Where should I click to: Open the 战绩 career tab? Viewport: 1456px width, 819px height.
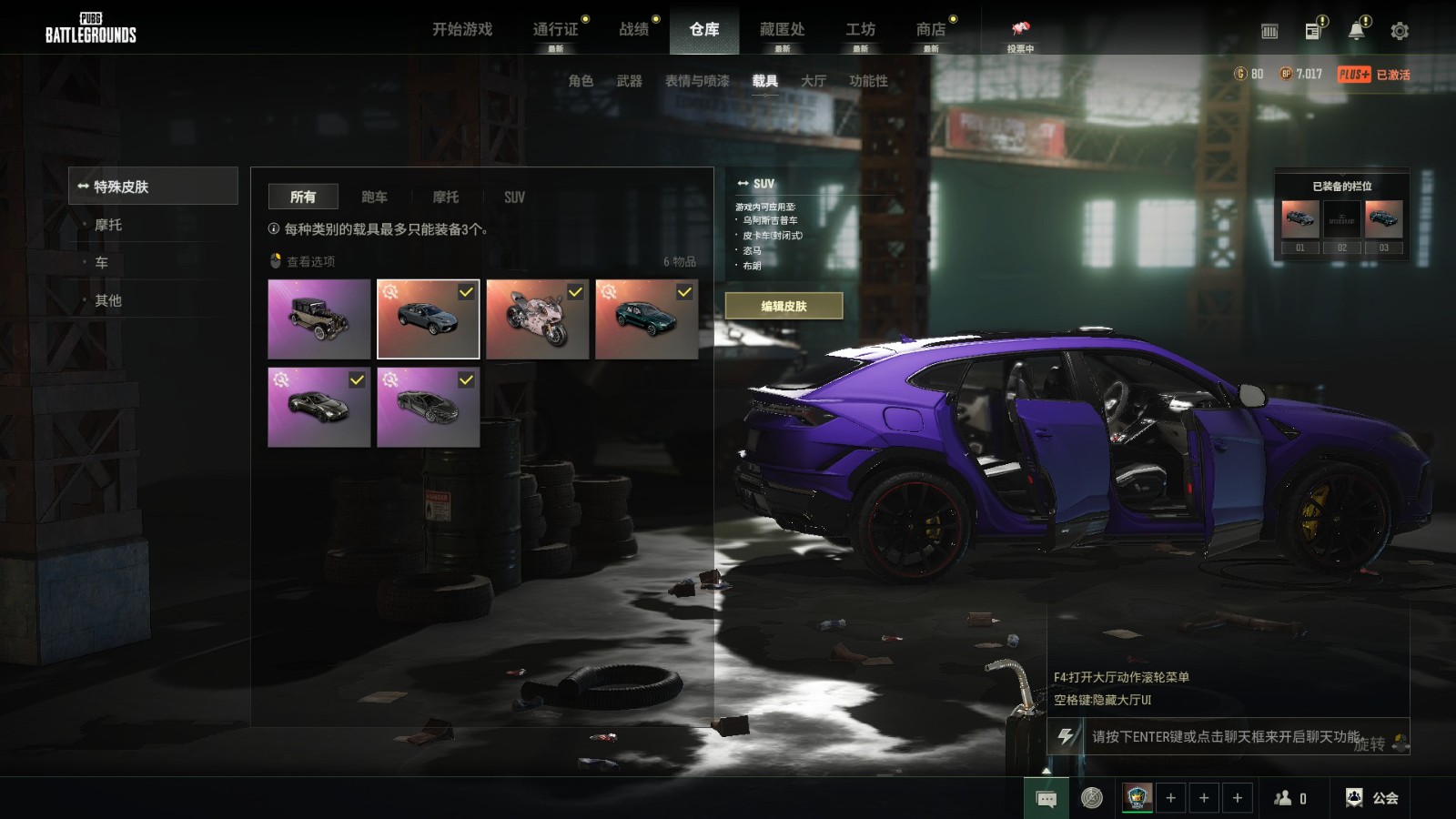pos(633,30)
